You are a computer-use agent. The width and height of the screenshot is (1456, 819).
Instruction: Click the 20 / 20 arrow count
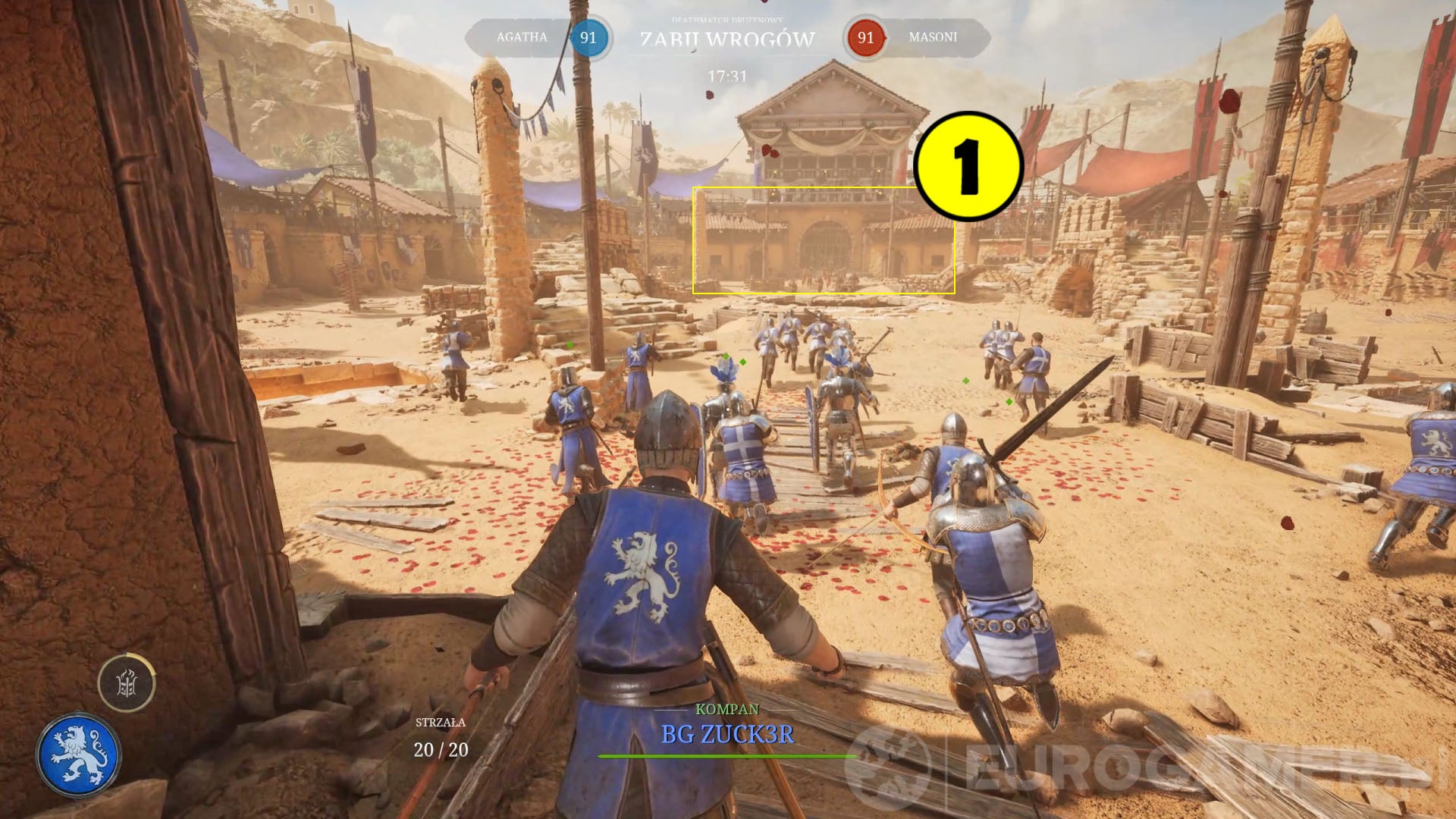(440, 751)
